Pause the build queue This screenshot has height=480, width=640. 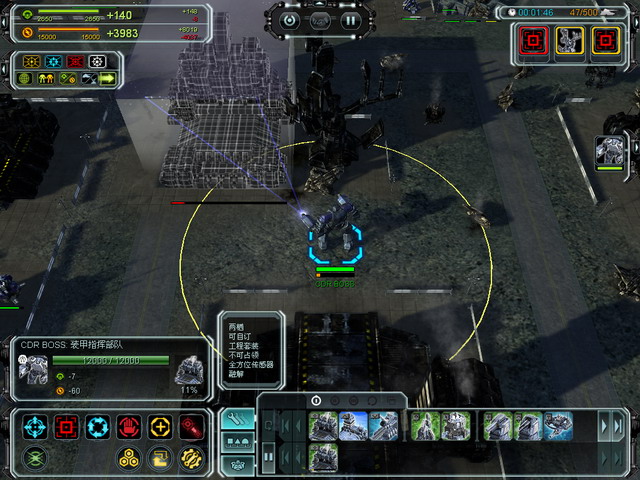(x=268, y=458)
